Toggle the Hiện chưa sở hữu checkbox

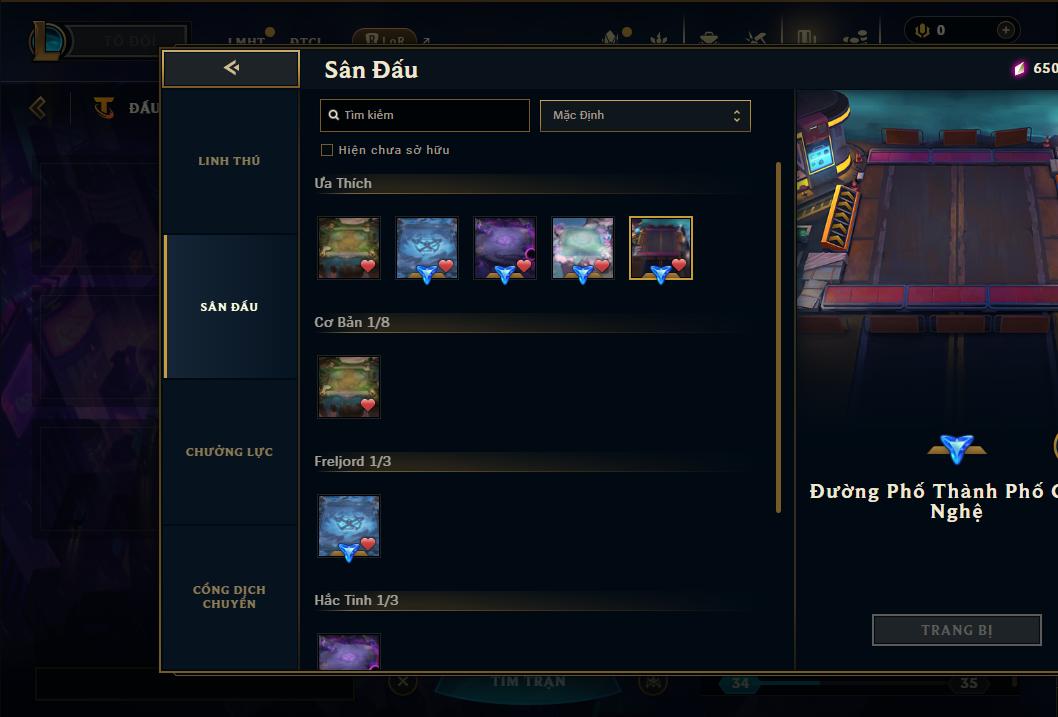327,150
